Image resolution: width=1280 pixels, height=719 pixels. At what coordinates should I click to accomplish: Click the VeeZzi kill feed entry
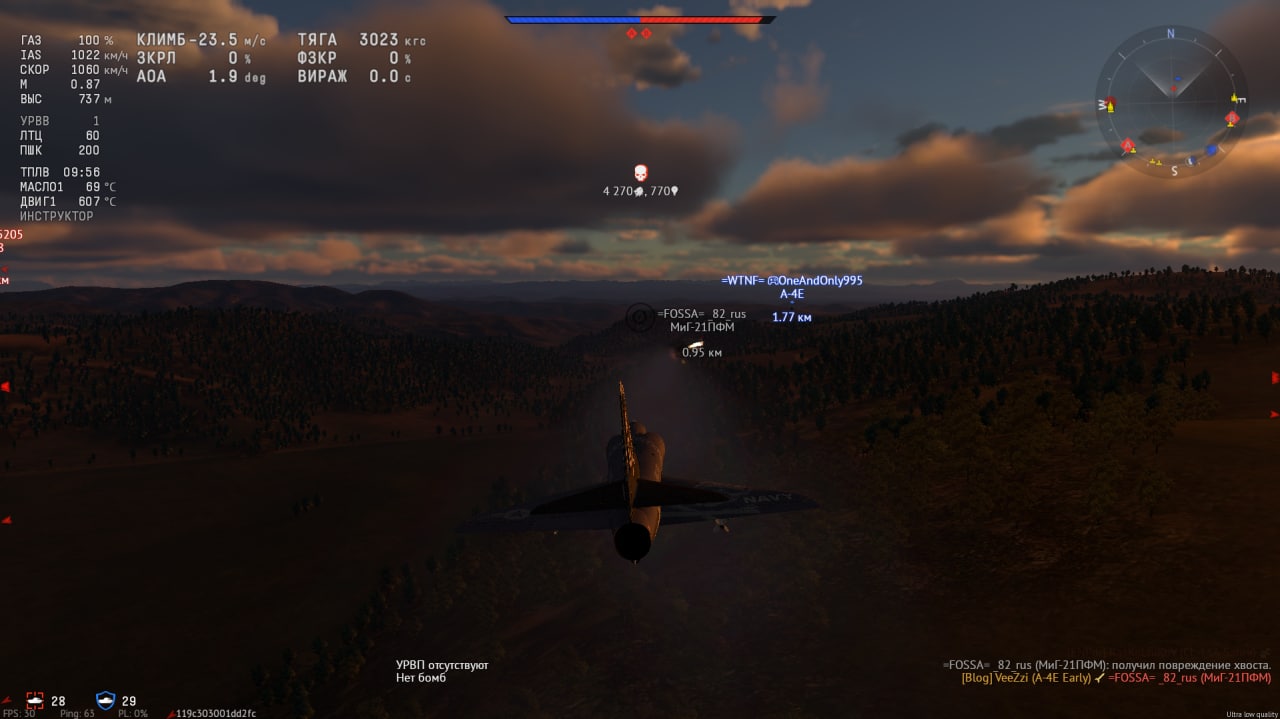pyautogui.click(x=1115, y=678)
